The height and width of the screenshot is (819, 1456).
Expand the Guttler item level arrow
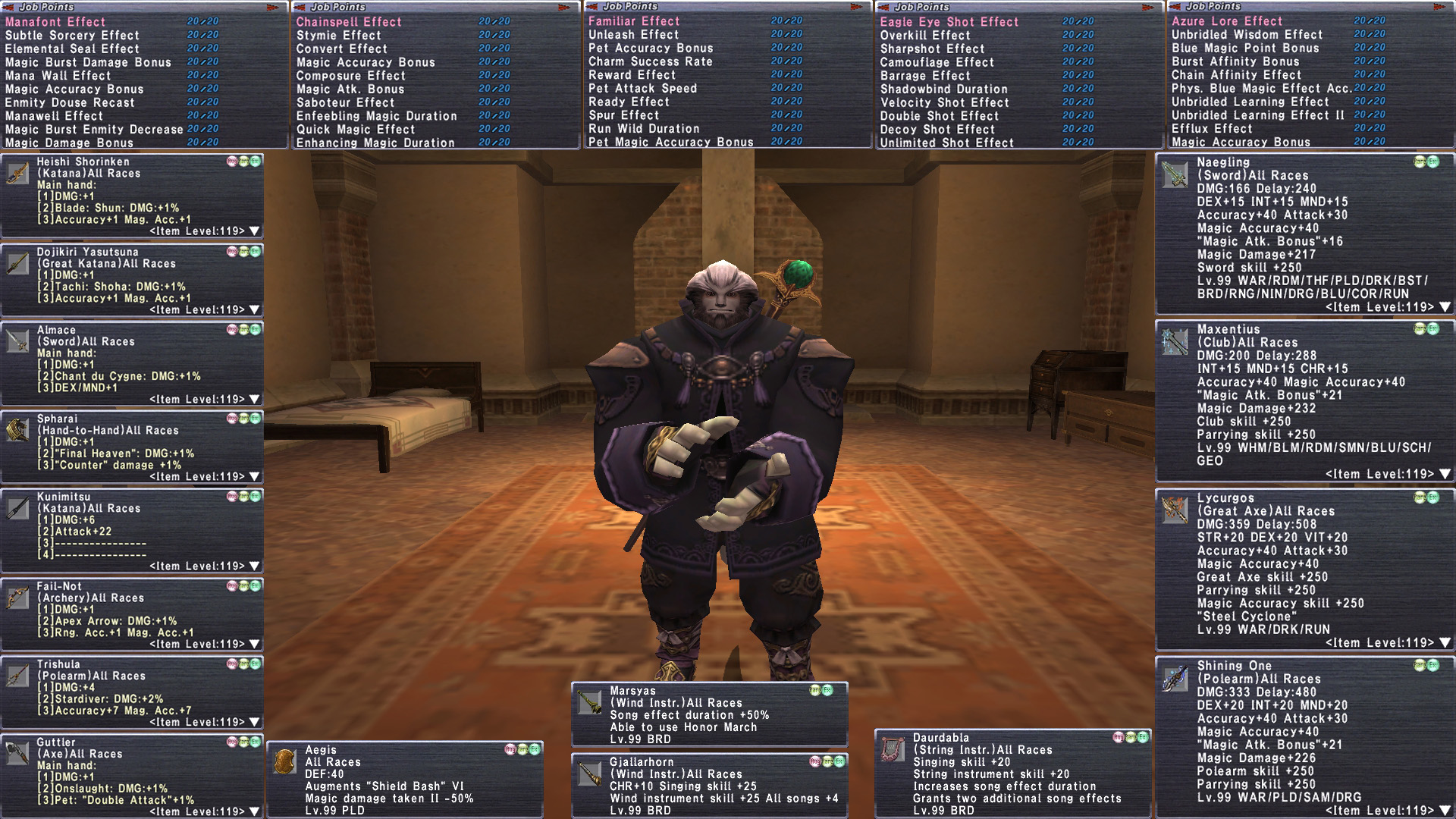(x=254, y=811)
